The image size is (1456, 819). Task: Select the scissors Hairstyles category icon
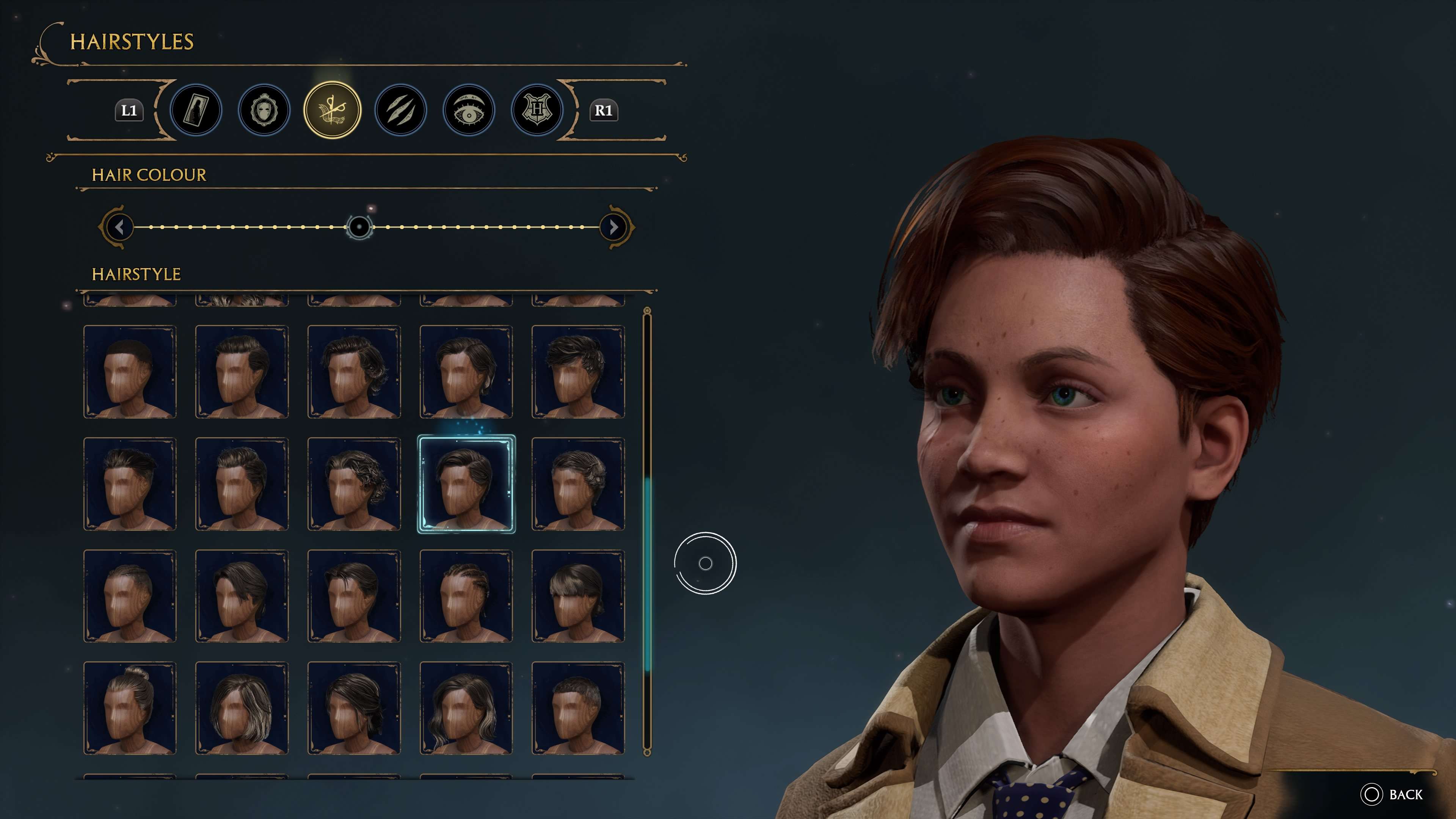click(x=333, y=111)
